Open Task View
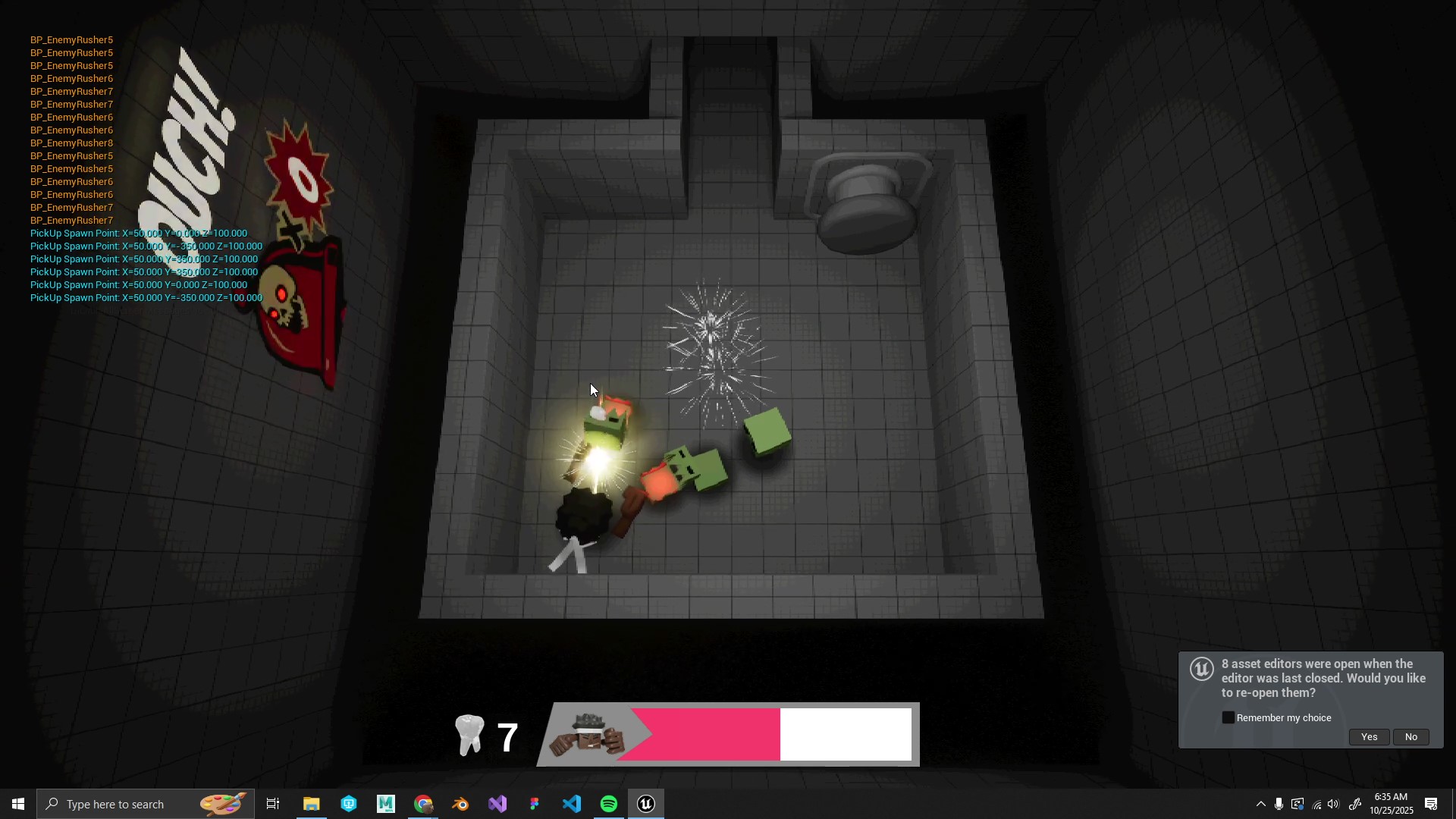This screenshot has width=1456, height=819. [x=272, y=803]
